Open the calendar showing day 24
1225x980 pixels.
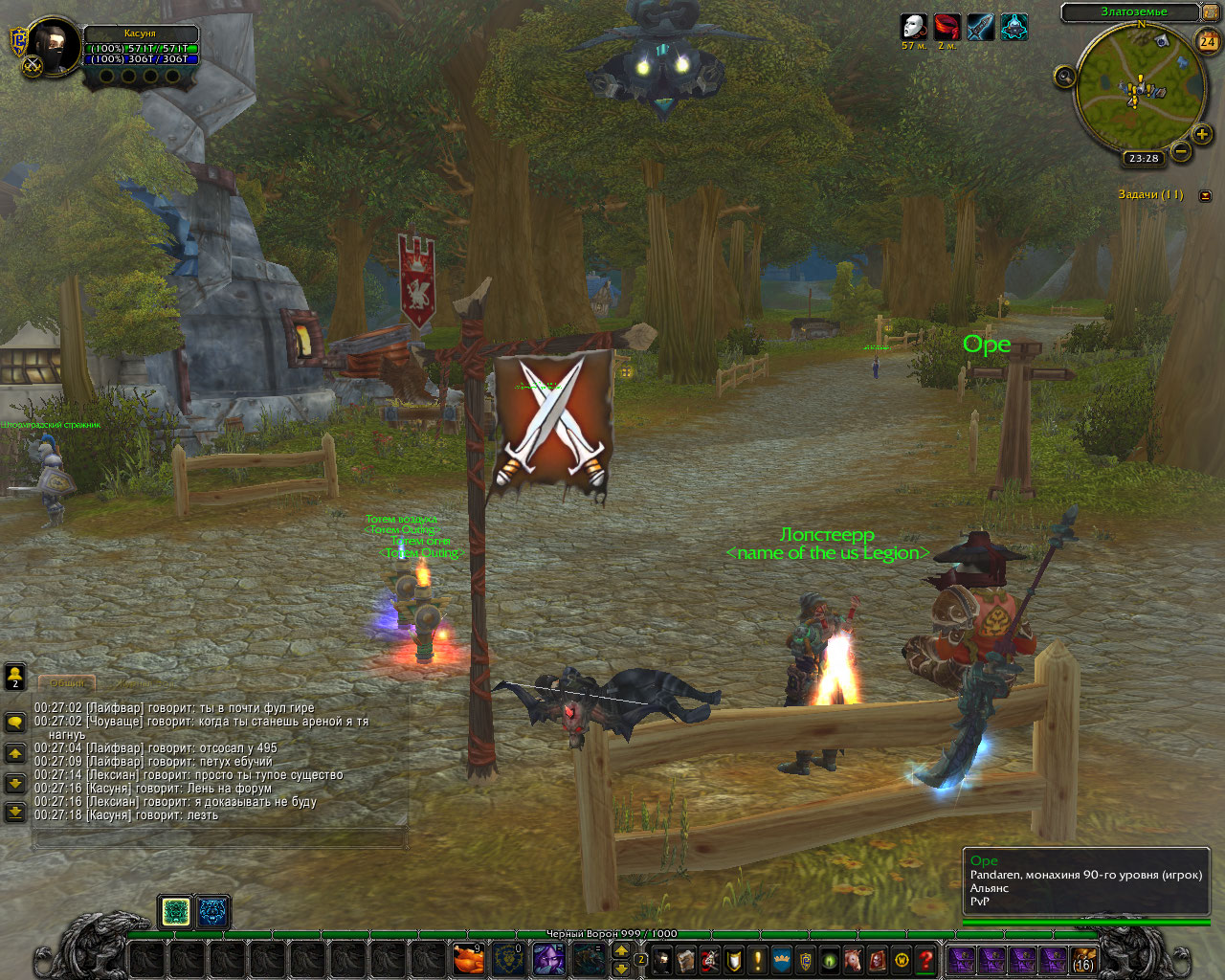coord(1208,41)
